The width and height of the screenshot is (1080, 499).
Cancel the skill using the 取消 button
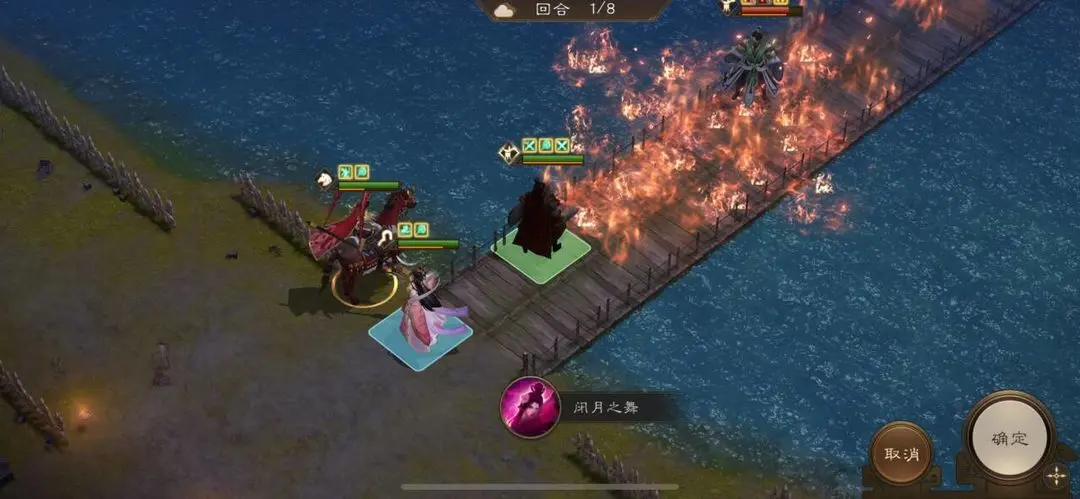point(900,453)
